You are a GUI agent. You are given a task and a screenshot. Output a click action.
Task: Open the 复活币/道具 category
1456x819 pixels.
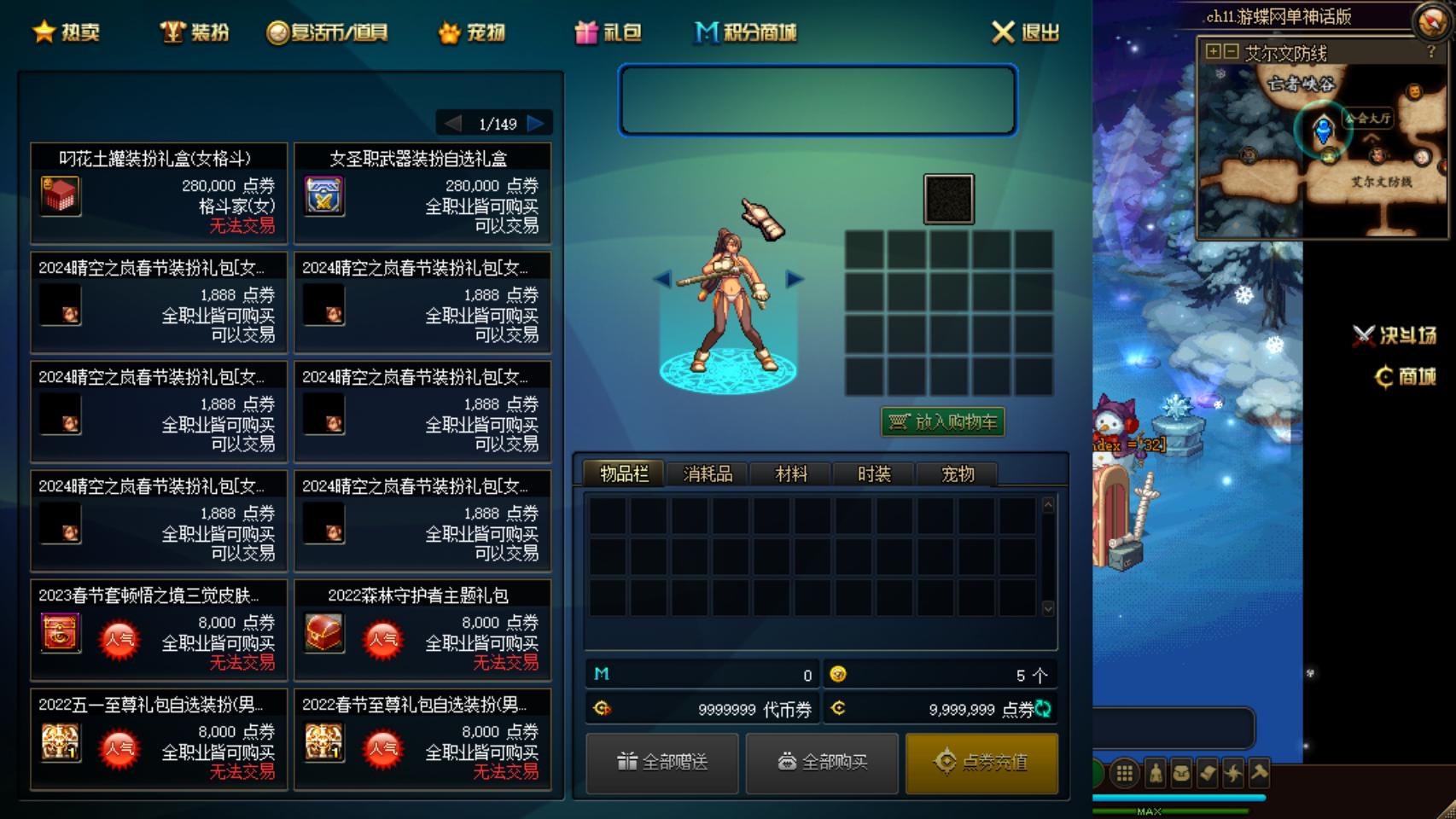(x=328, y=32)
